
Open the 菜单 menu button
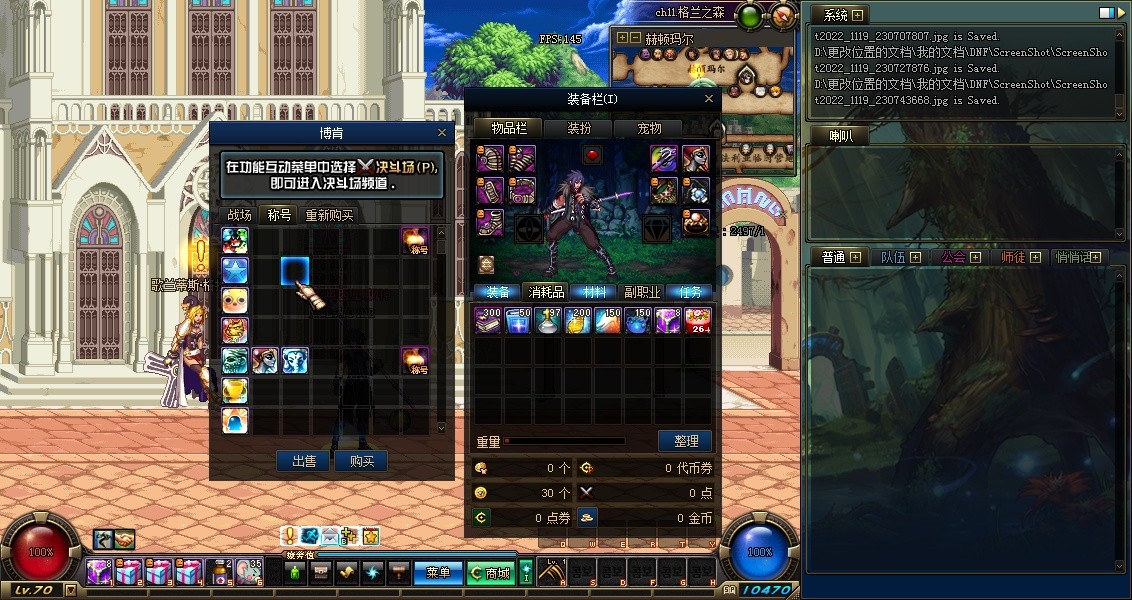438,573
